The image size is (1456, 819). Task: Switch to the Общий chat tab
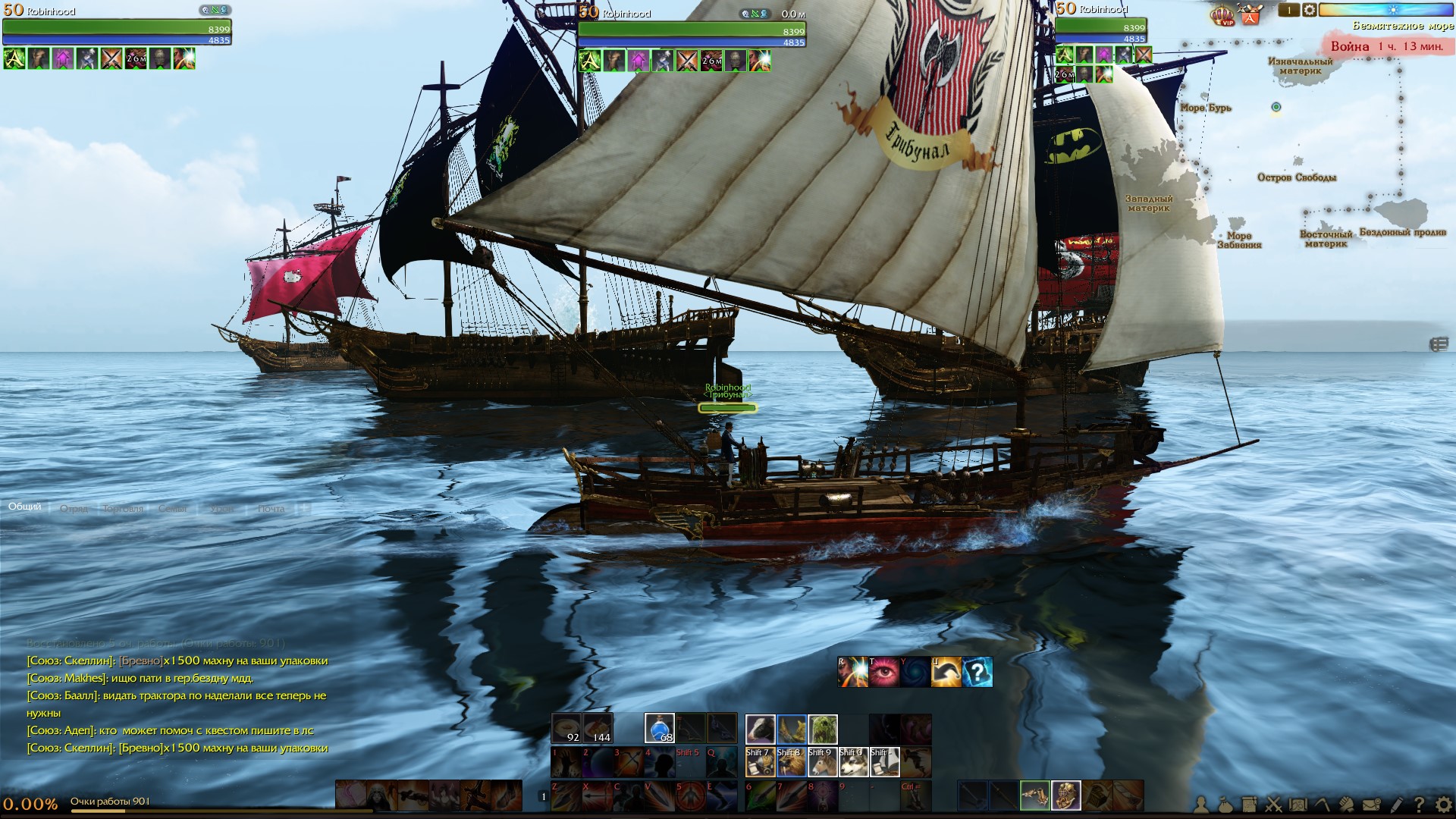tap(25, 507)
